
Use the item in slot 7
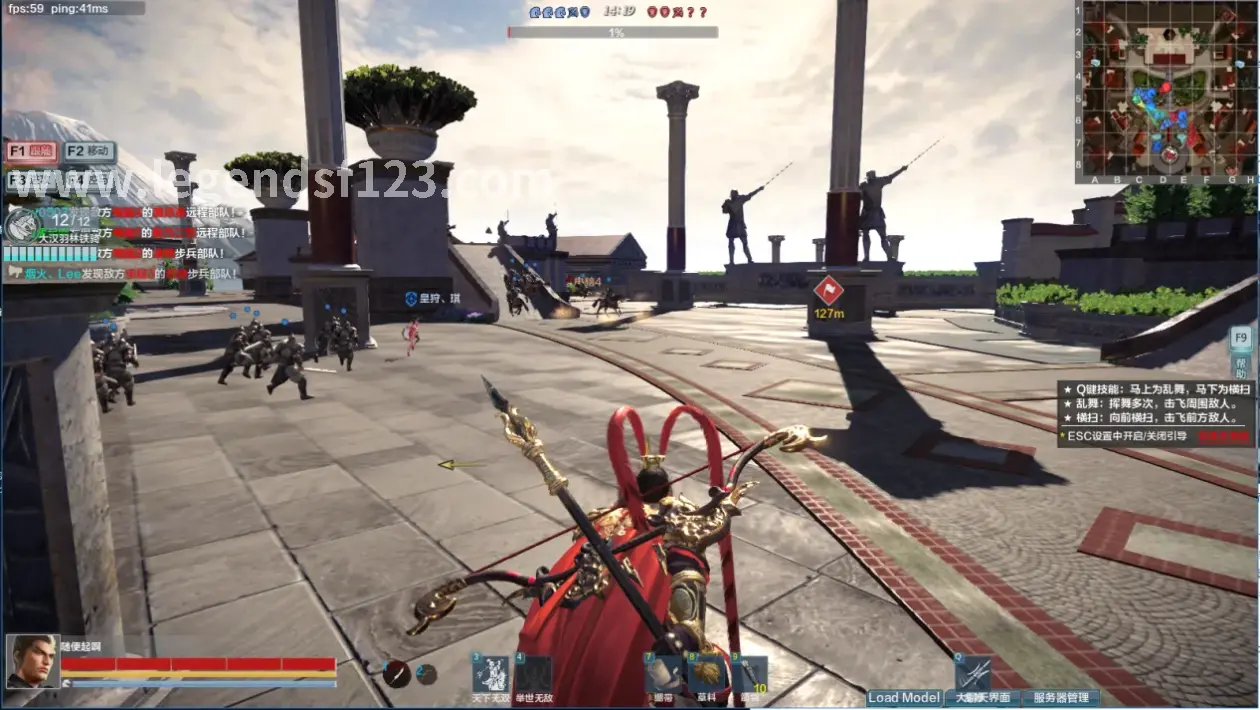(x=663, y=675)
